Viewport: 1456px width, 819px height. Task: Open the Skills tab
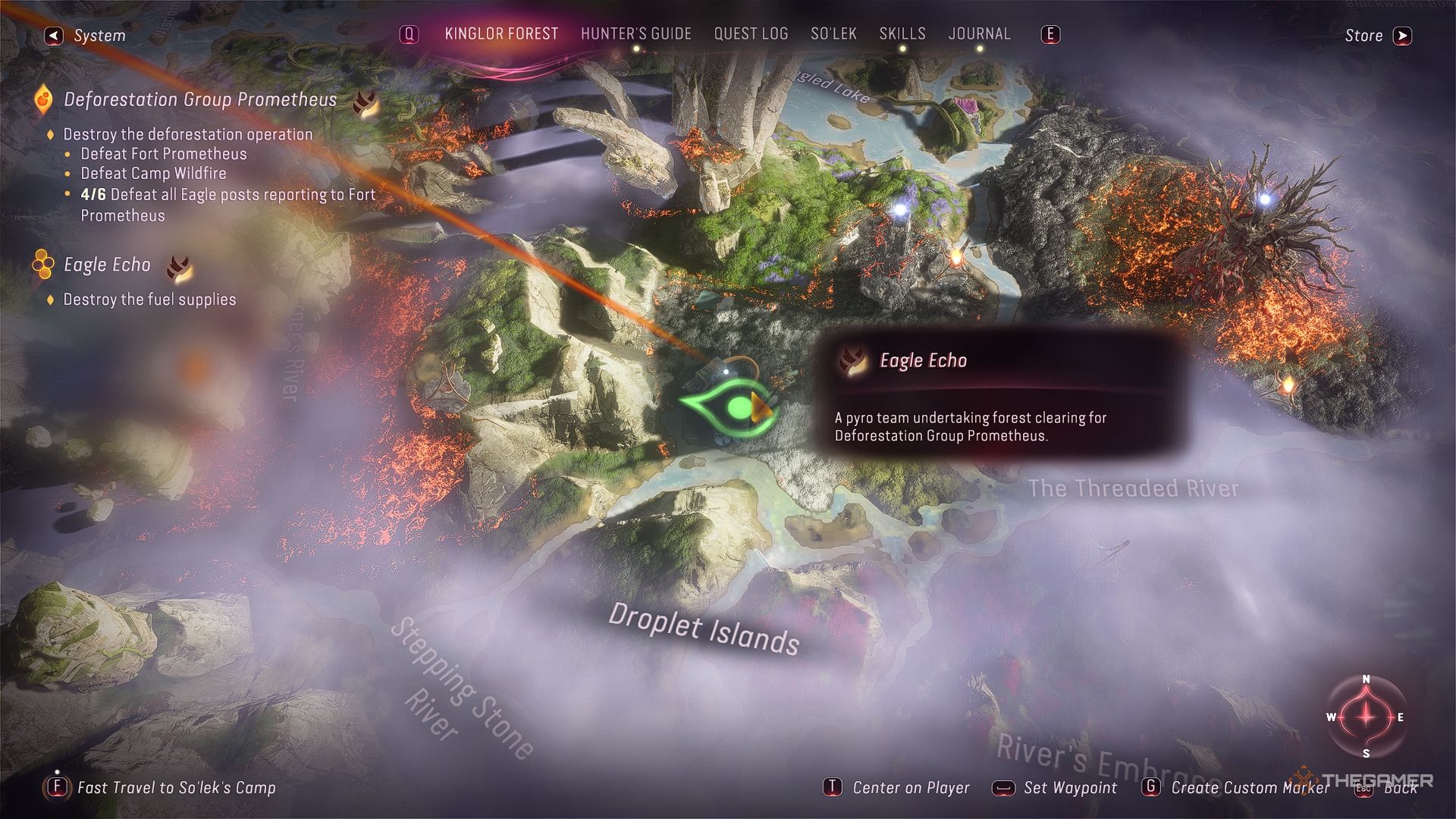coord(902,34)
